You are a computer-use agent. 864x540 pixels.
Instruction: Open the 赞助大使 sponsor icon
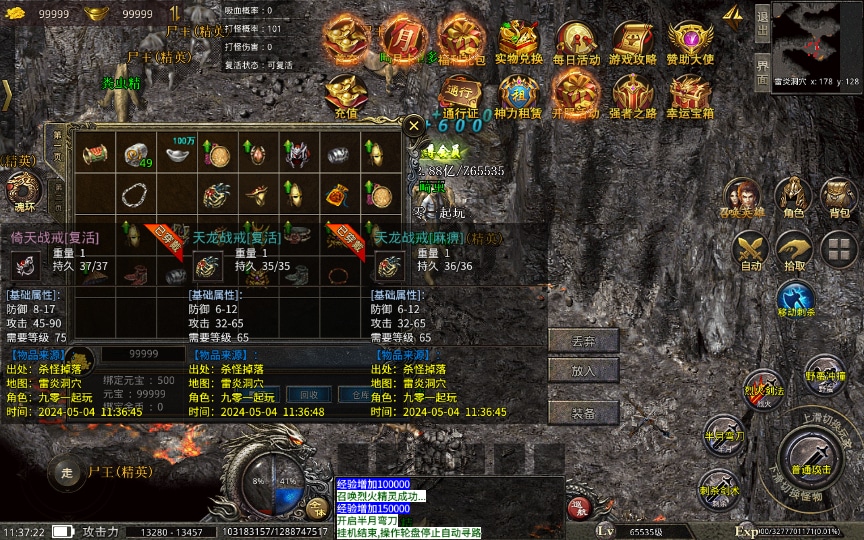pyautogui.click(x=690, y=40)
